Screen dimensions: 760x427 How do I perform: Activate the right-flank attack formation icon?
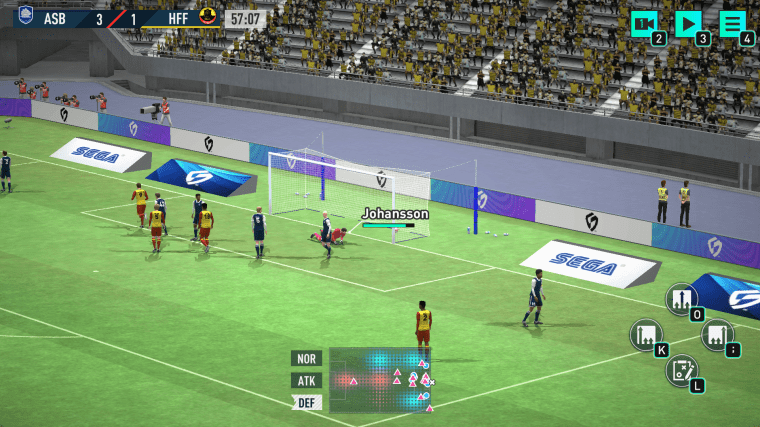point(716,334)
